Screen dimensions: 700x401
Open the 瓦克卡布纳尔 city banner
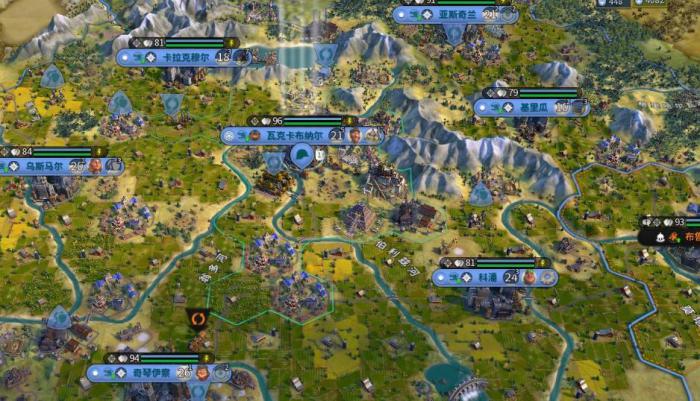pyautogui.click(x=292, y=135)
